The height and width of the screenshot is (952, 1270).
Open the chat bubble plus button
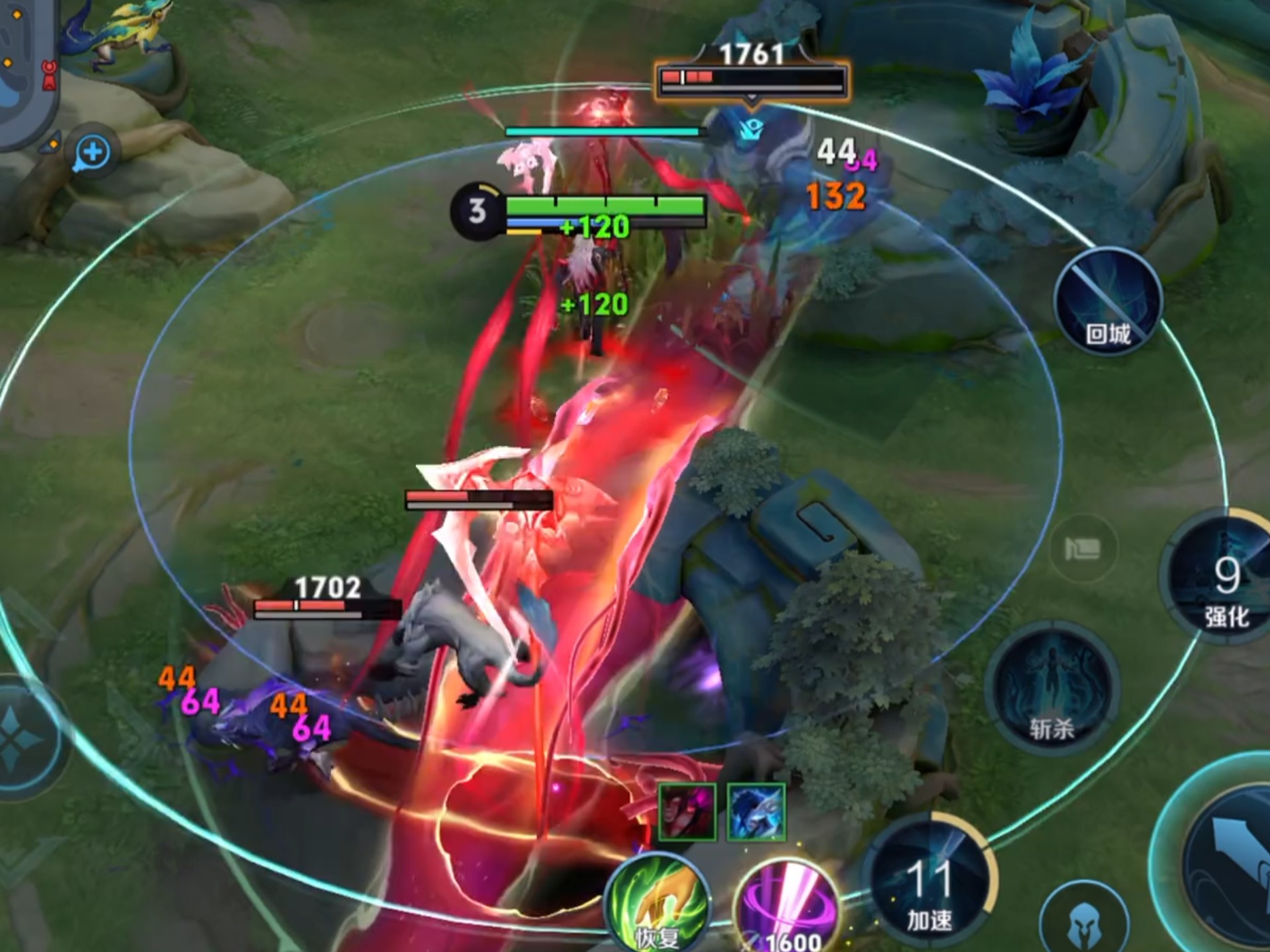point(92,153)
